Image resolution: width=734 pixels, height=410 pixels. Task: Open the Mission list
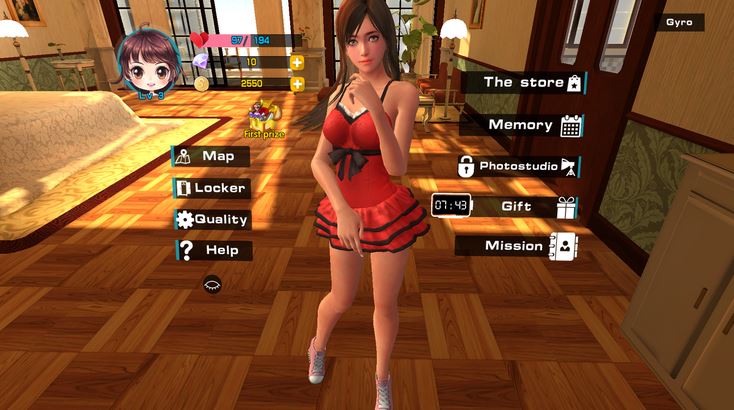(517, 245)
